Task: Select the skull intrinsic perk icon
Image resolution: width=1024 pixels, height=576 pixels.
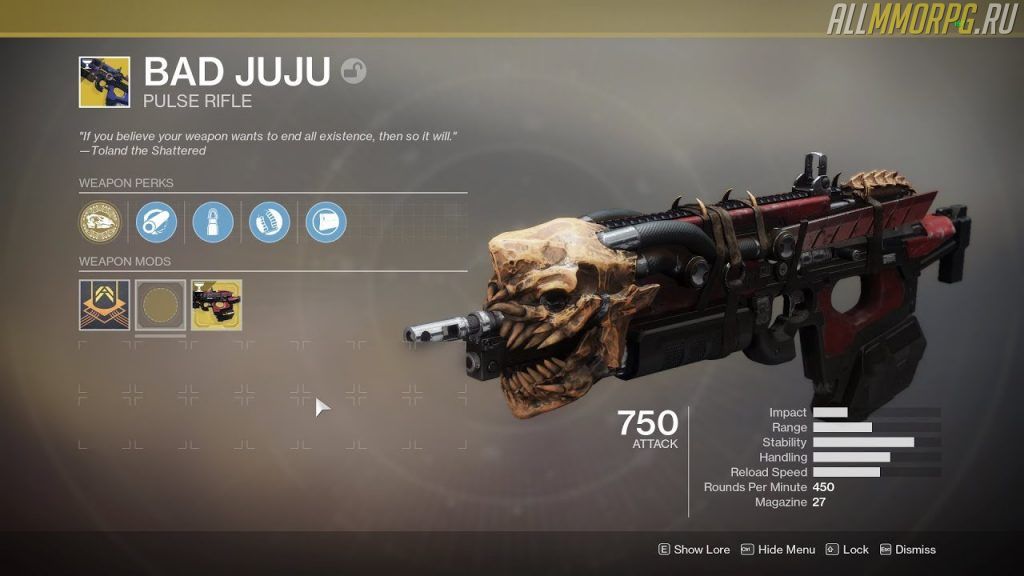Action: click(x=100, y=222)
